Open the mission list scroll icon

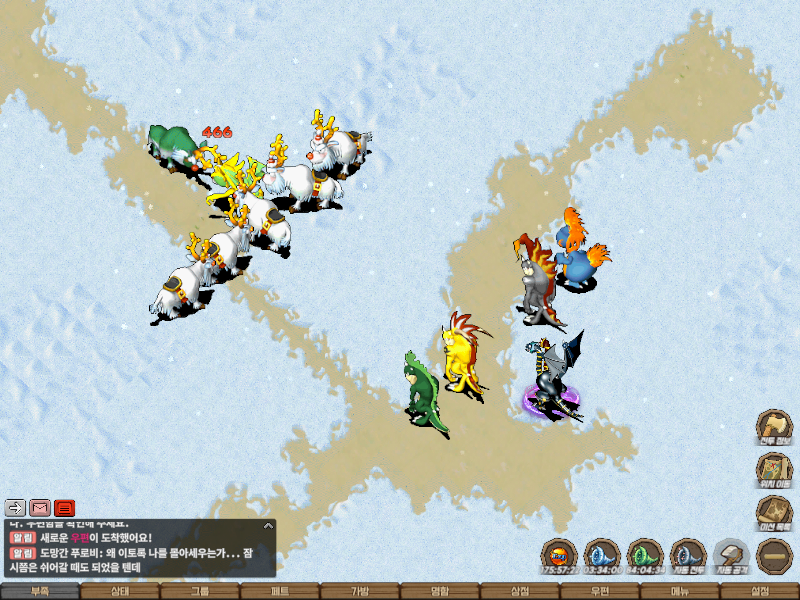tap(774, 512)
